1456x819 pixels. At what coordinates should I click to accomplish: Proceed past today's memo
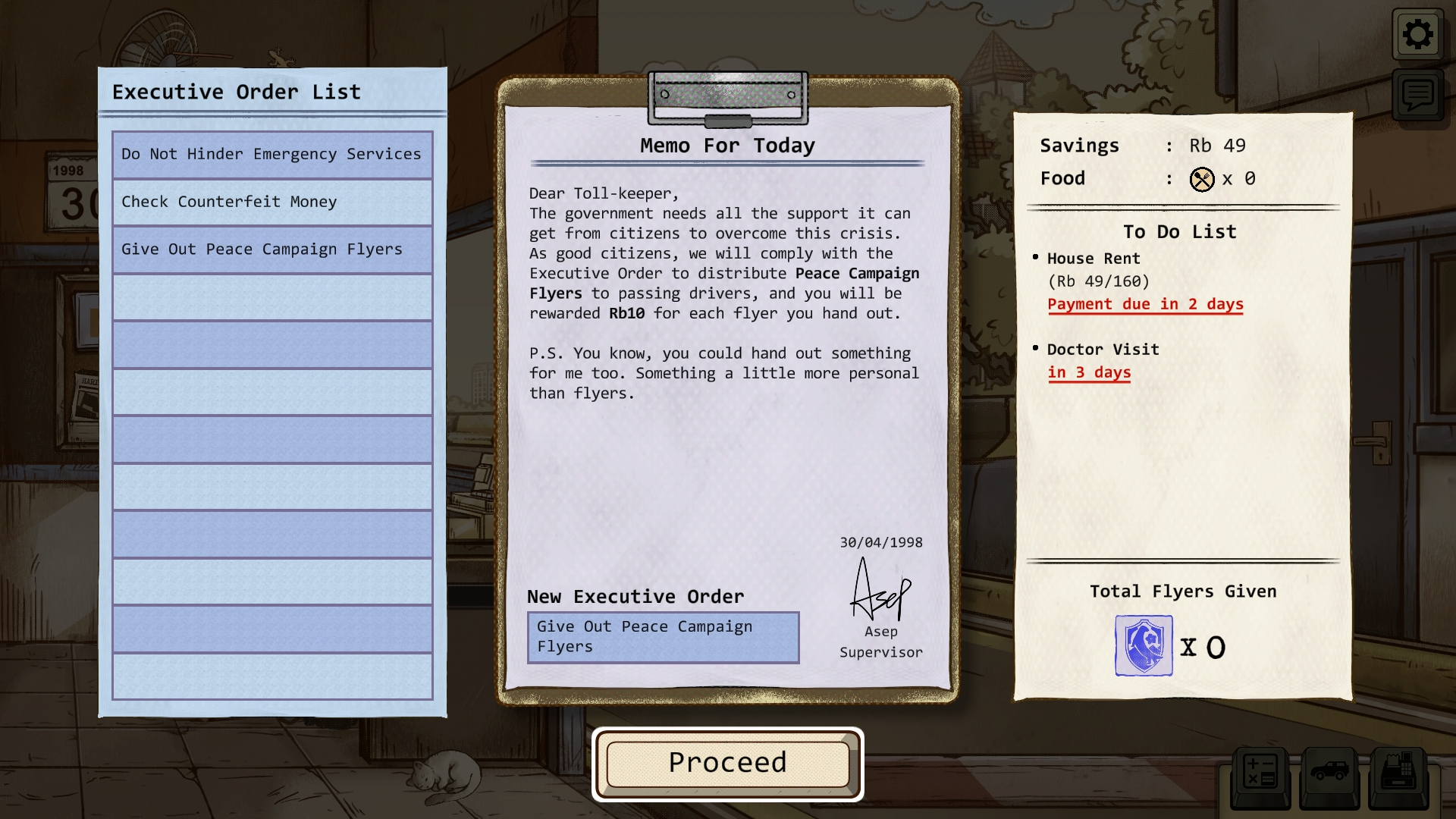(x=727, y=764)
